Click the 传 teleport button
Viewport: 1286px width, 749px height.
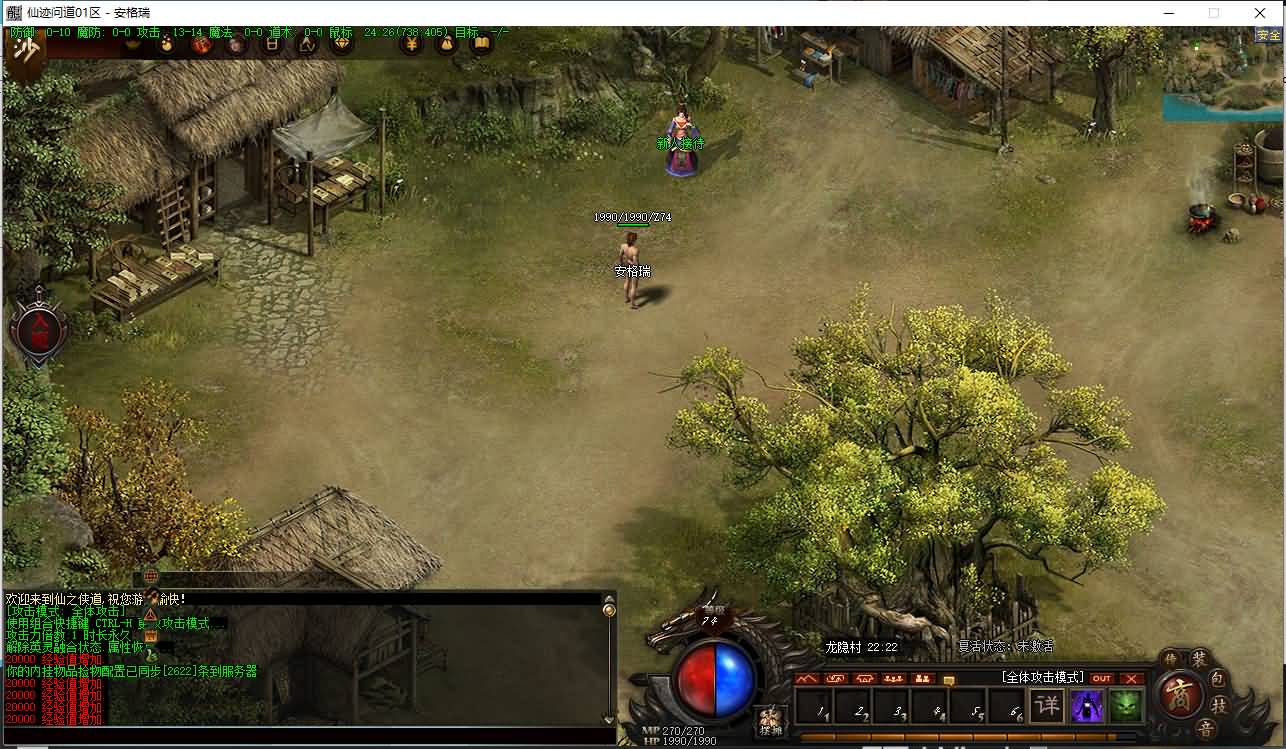pos(1170,658)
